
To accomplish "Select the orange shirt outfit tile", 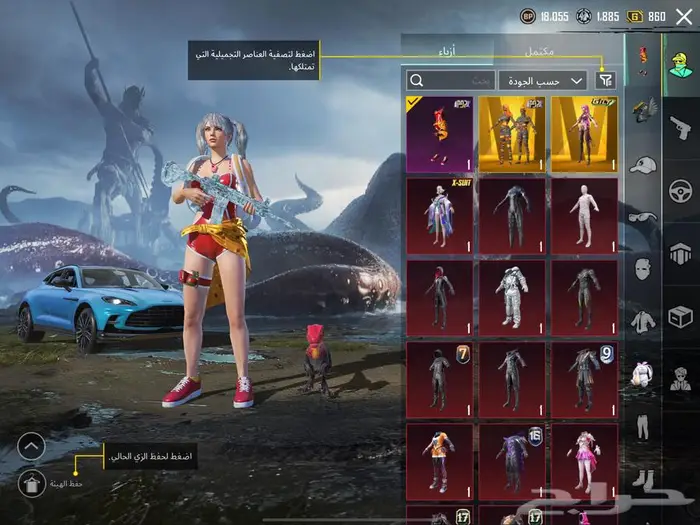I will pos(439,460).
